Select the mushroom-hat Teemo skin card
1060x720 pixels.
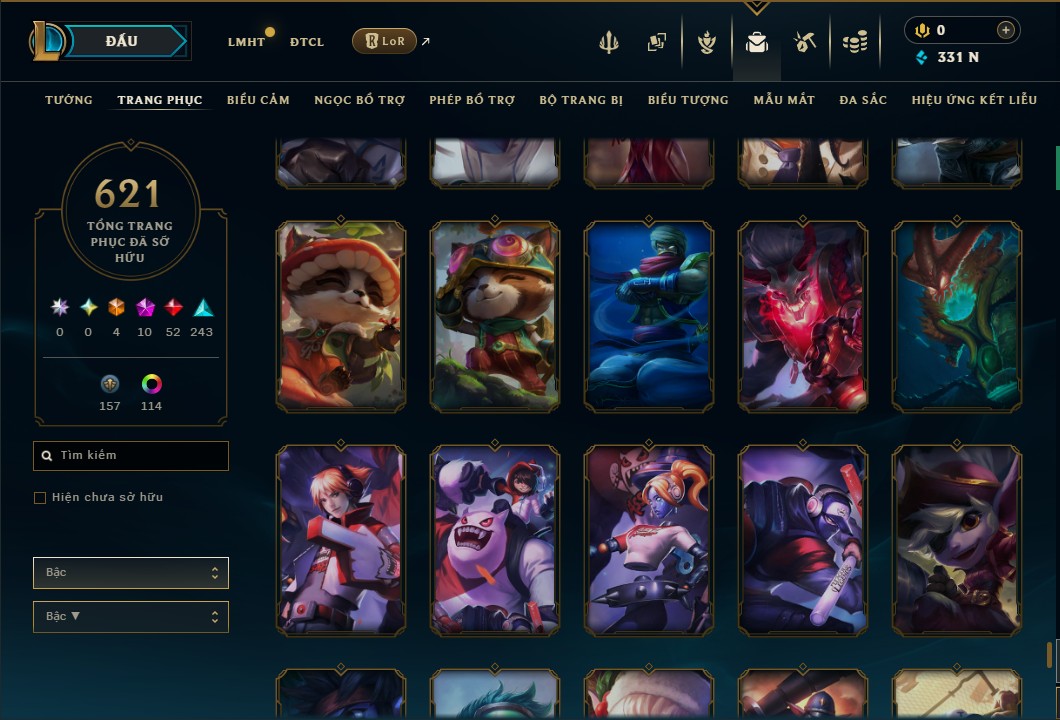pyautogui.click(x=340, y=316)
